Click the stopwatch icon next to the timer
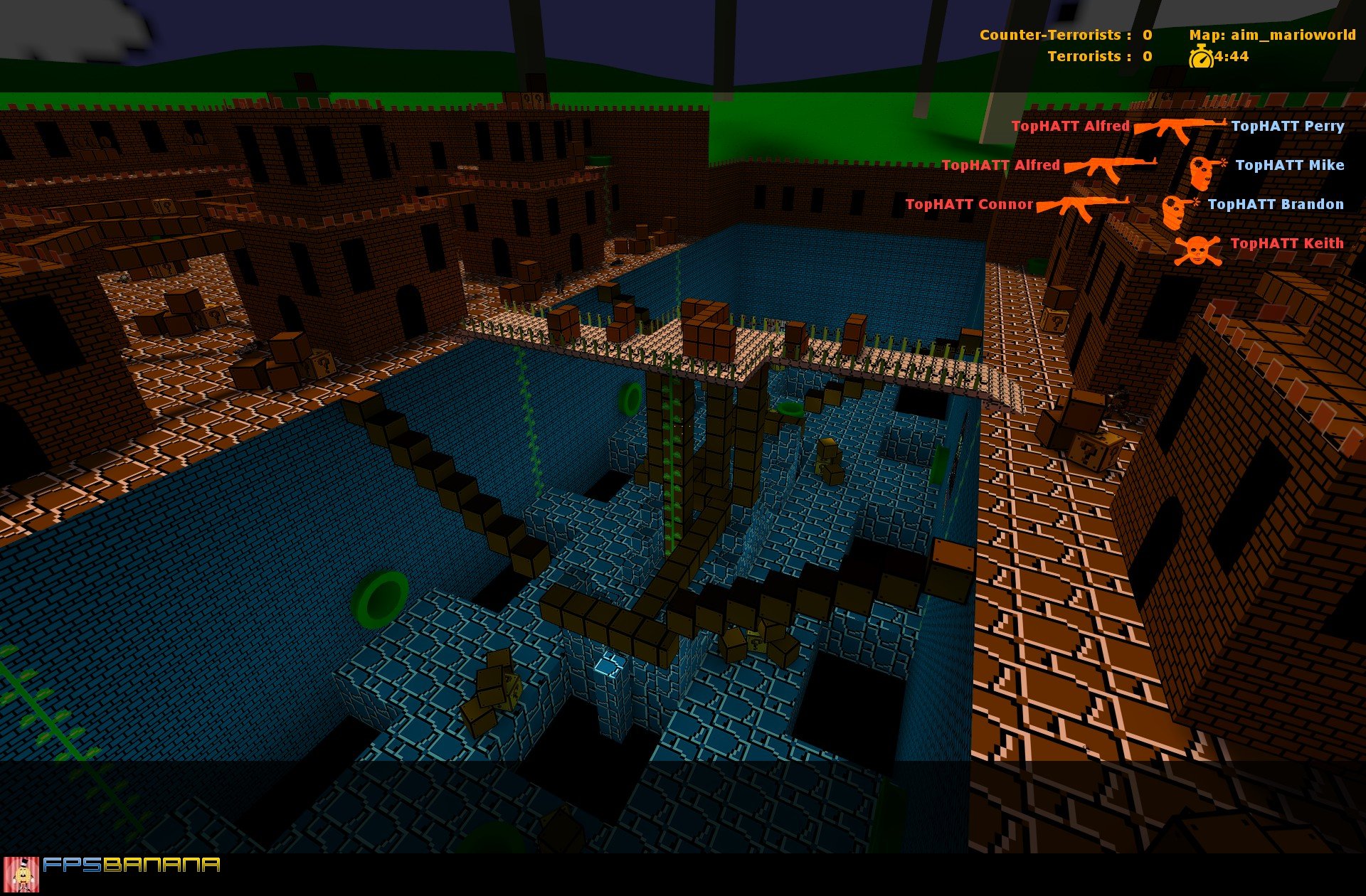The image size is (1366, 896). [x=1200, y=57]
